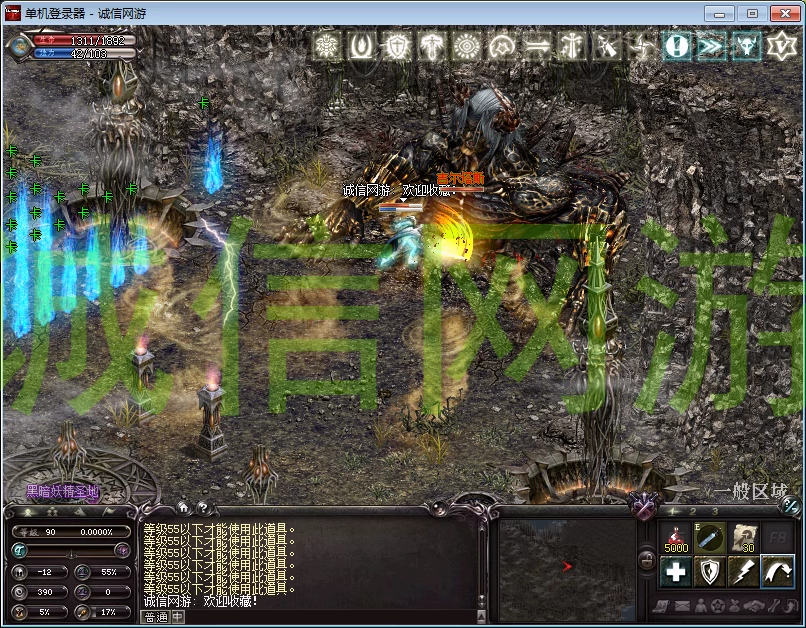This screenshot has height=628, width=806.
Task: Click the six-pointed star V icon
Action: pos(780,46)
